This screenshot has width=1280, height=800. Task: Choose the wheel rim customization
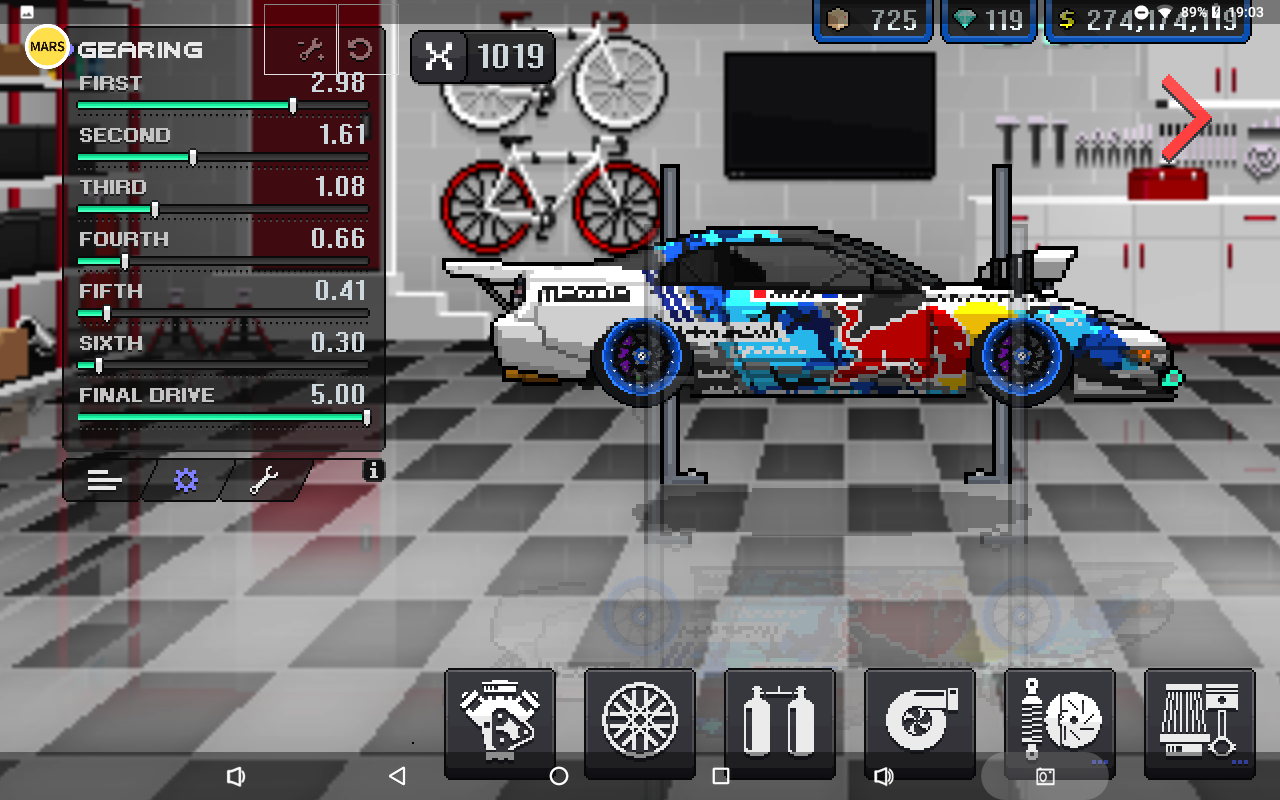point(640,720)
